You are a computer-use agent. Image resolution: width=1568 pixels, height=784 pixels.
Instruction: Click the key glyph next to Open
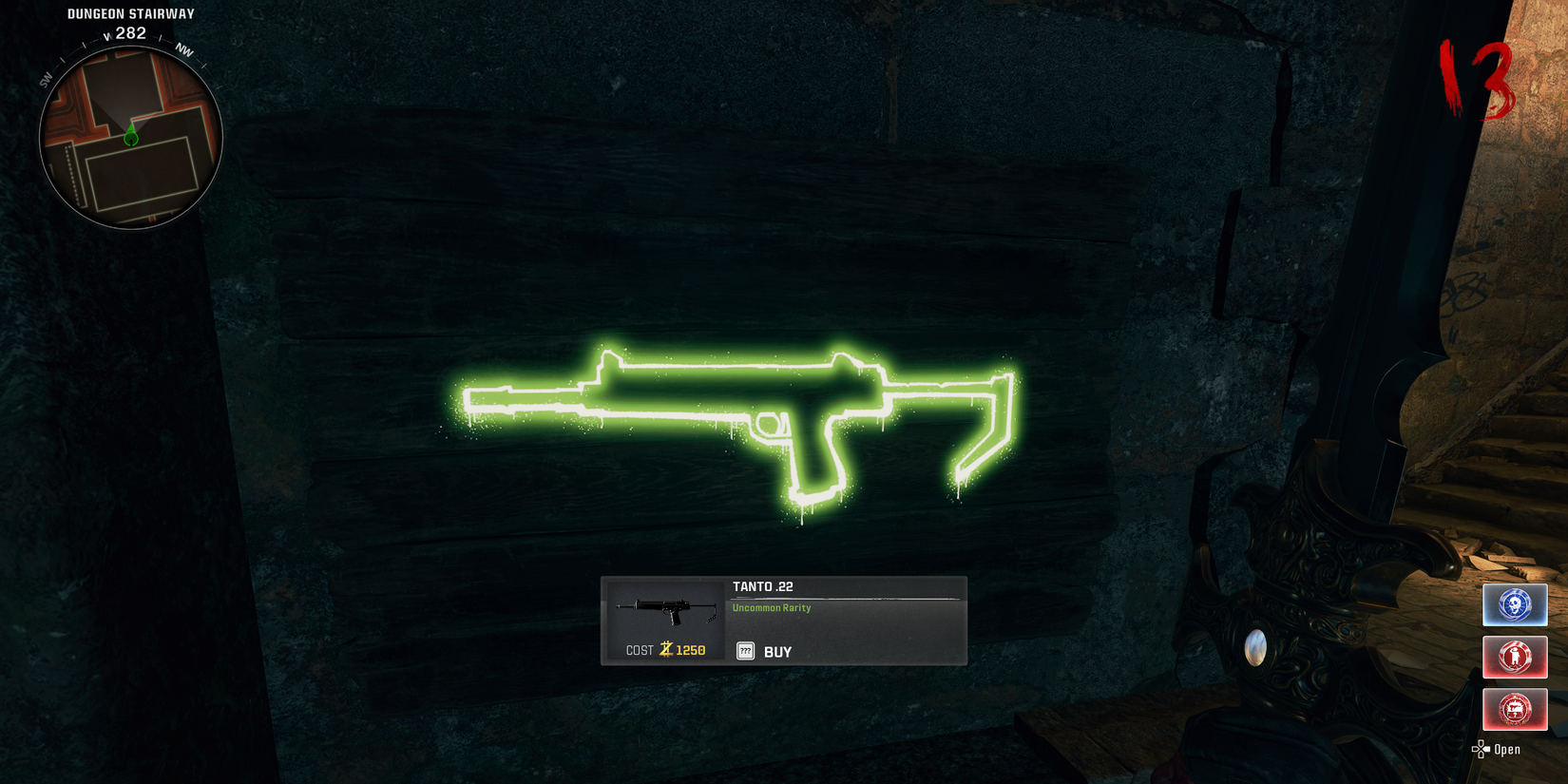(1479, 749)
